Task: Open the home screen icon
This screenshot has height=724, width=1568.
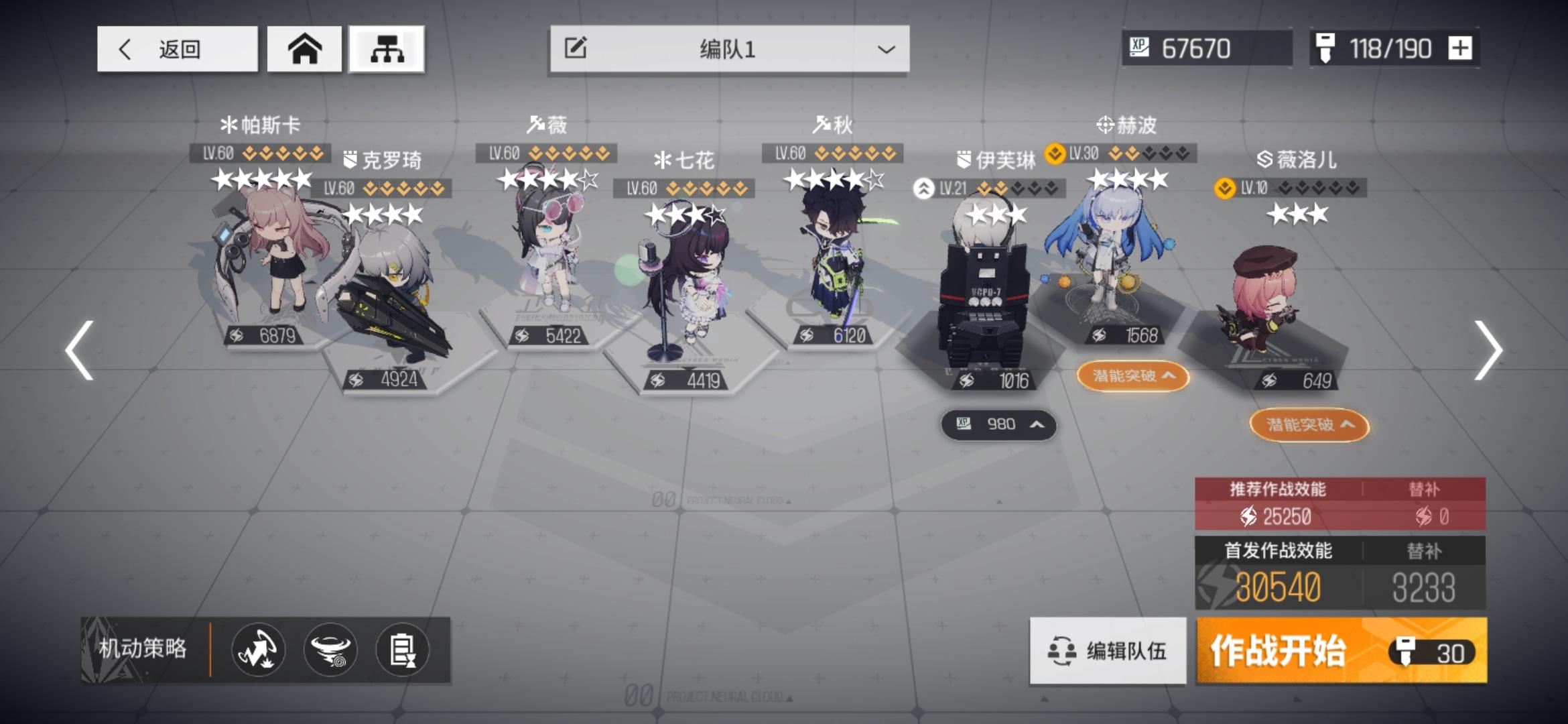Action: click(x=305, y=50)
